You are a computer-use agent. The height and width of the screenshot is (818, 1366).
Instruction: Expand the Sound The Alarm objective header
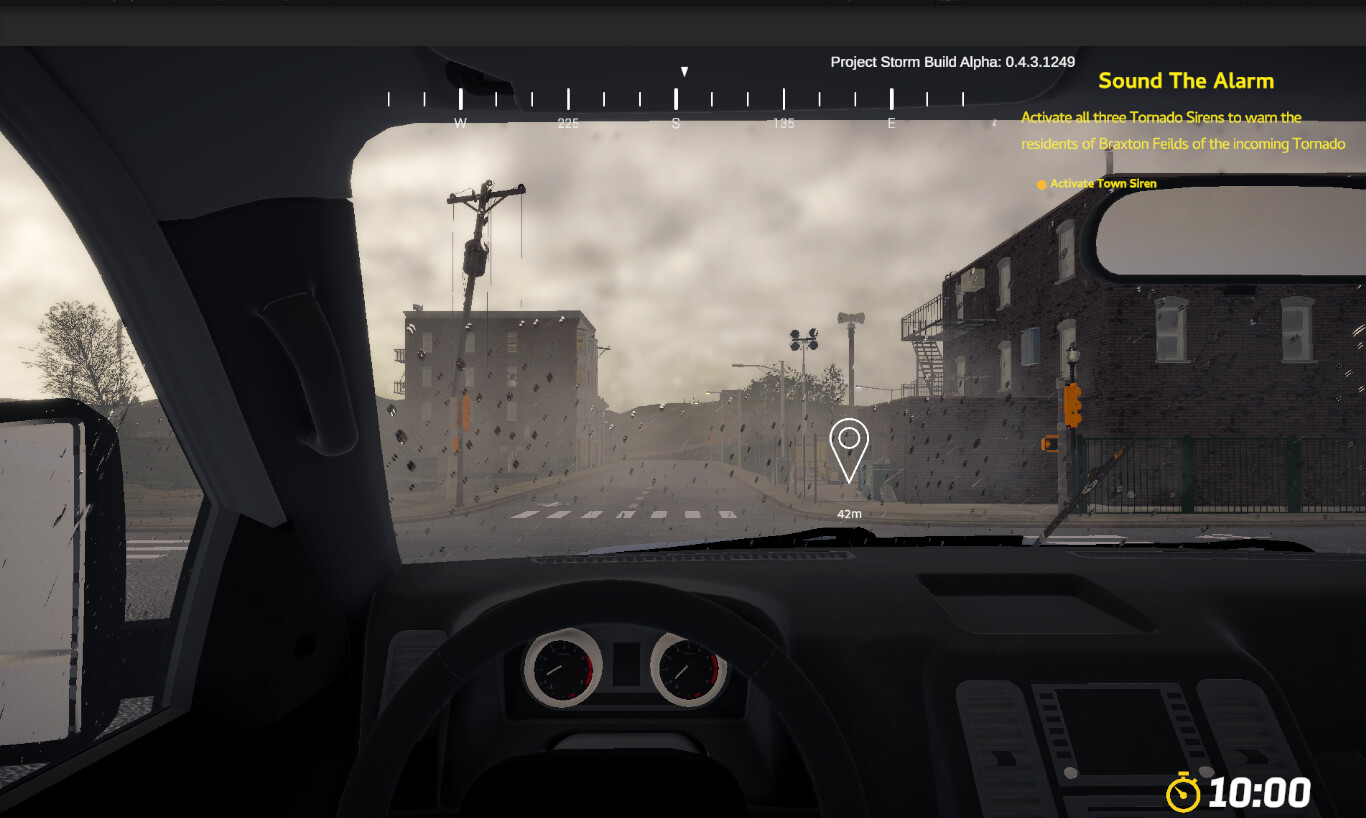[x=1188, y=81]
